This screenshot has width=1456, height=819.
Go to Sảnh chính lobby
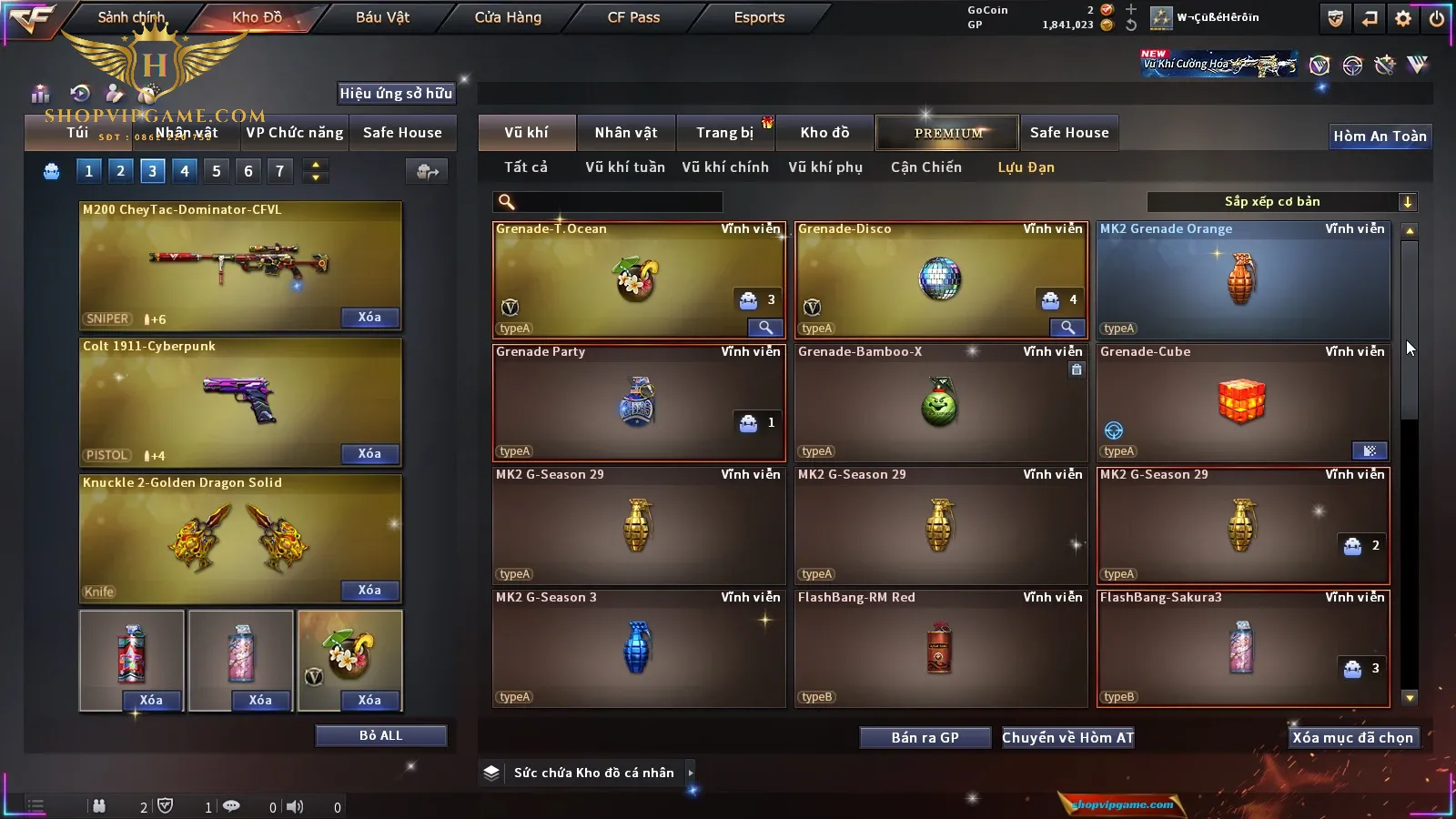tap(131, 17)
